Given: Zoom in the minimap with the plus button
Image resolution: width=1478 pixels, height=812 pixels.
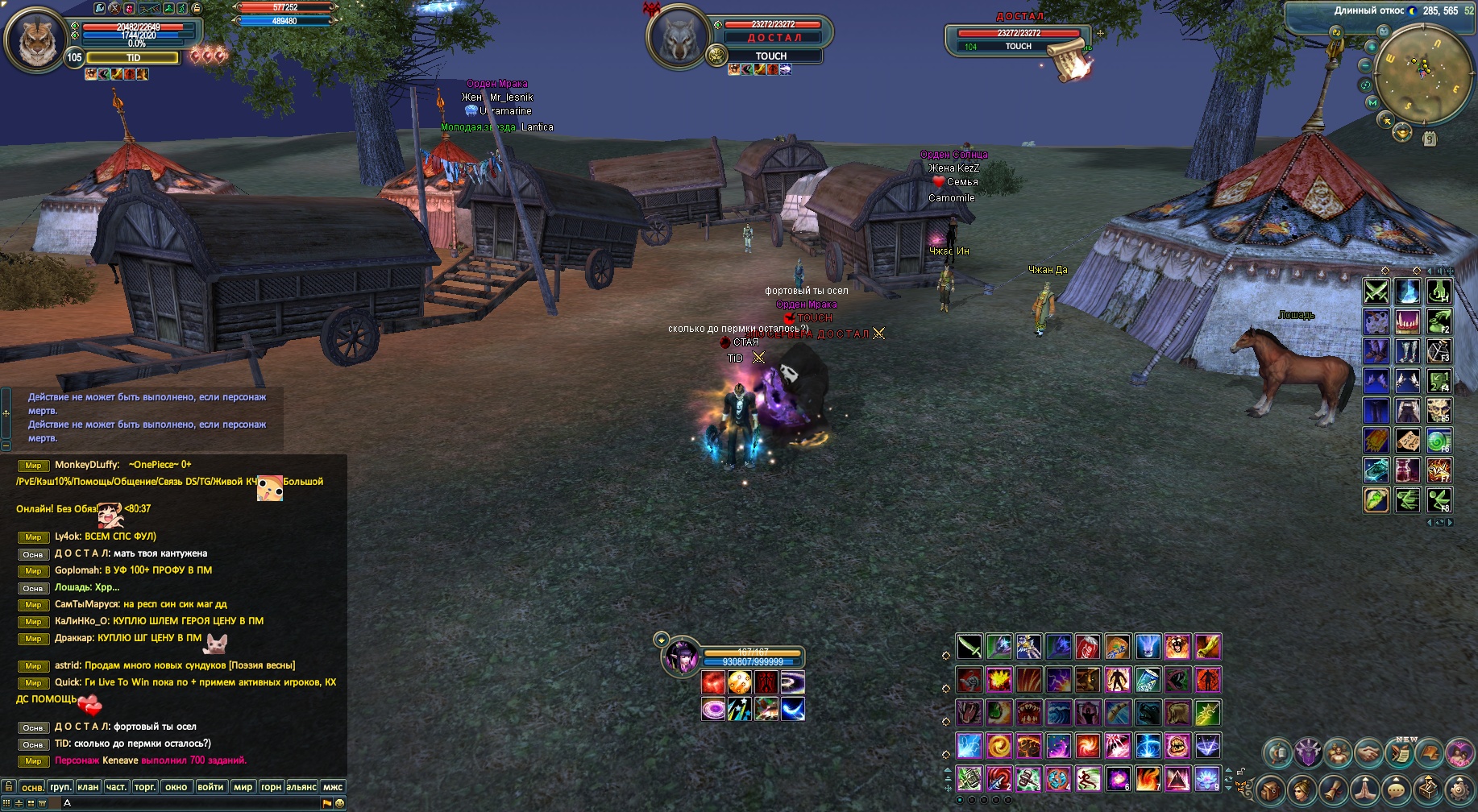Looking at the screenshot, I should pos(1371,48).
